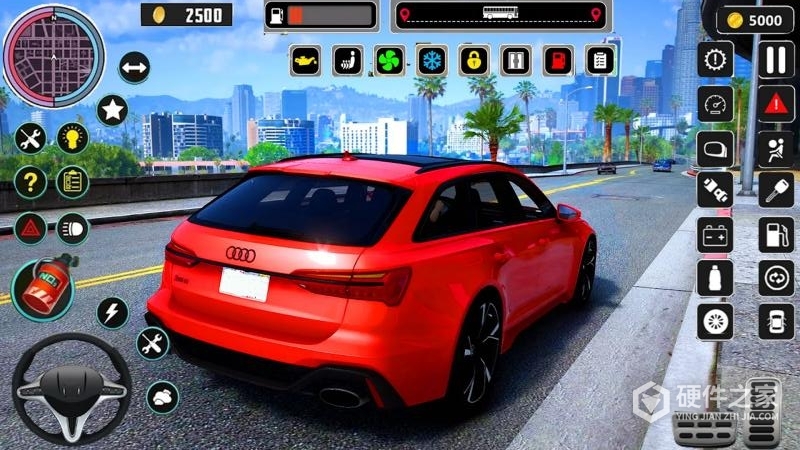
Task: Switch on the green fan icon
Action: click(389, 61)
